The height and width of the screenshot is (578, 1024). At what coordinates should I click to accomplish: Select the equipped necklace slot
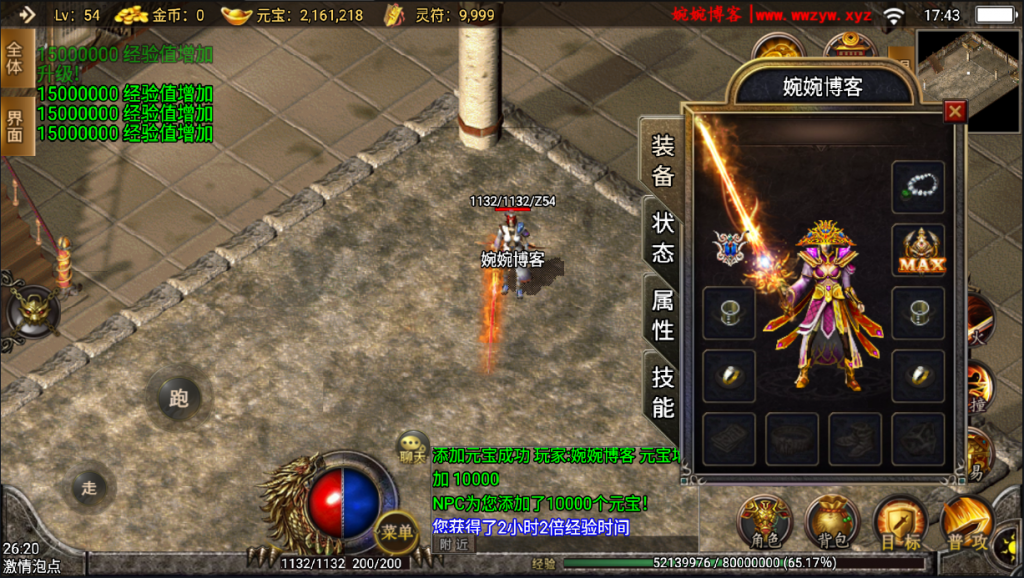(x=918, y=187)
